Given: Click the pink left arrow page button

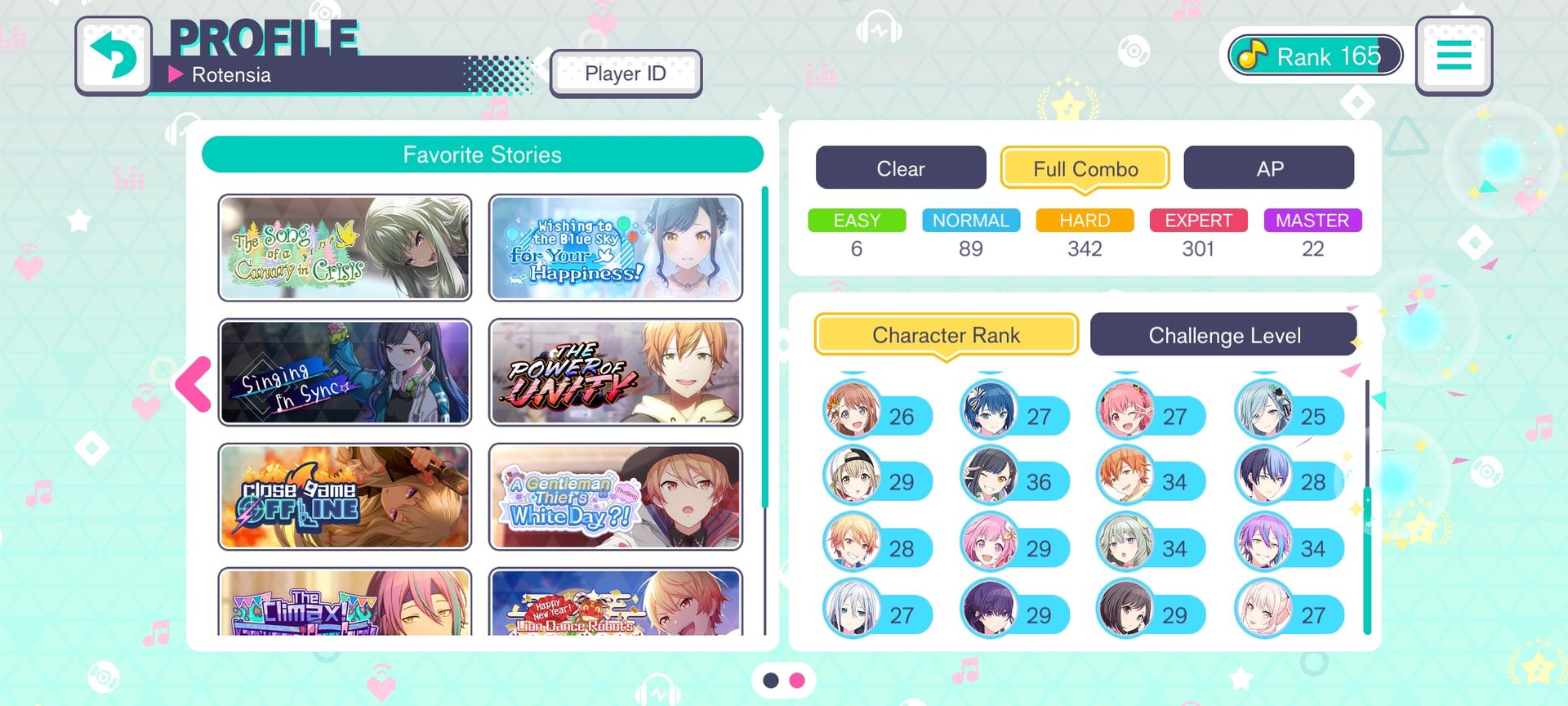Looking at the screenshot, I should (x=194, y=383).
